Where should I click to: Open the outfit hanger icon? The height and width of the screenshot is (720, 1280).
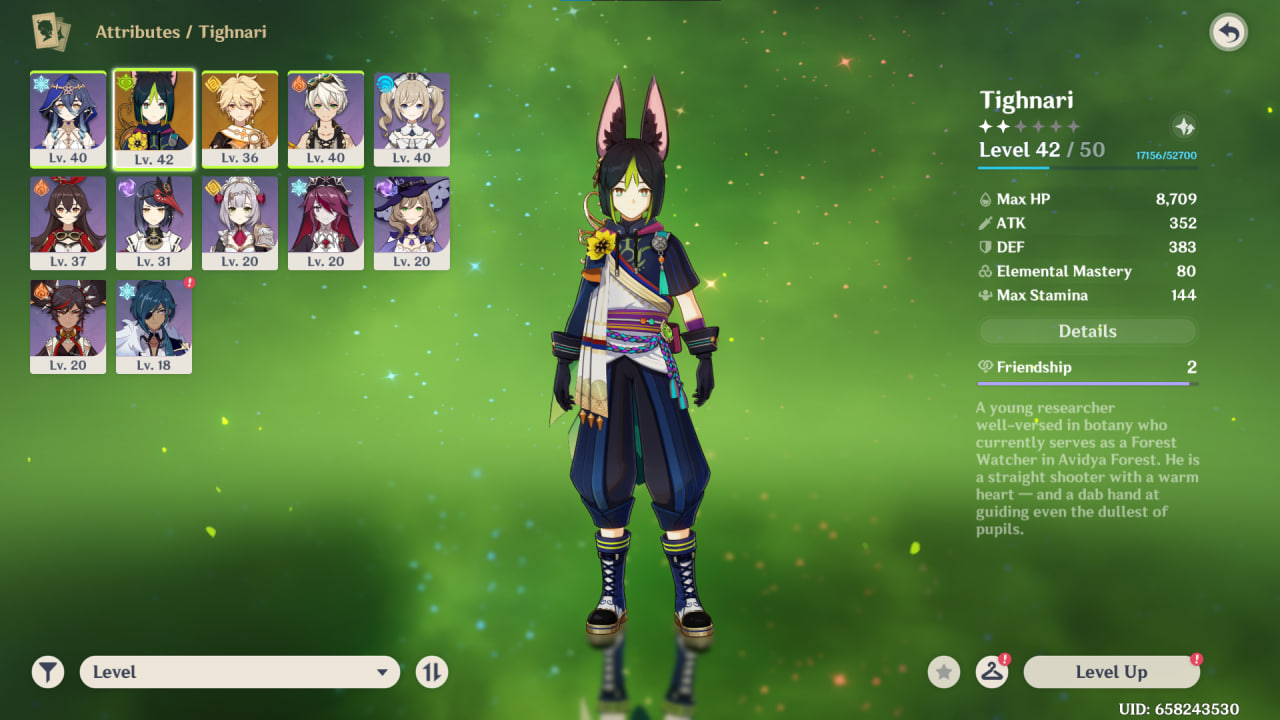[991, 672]
